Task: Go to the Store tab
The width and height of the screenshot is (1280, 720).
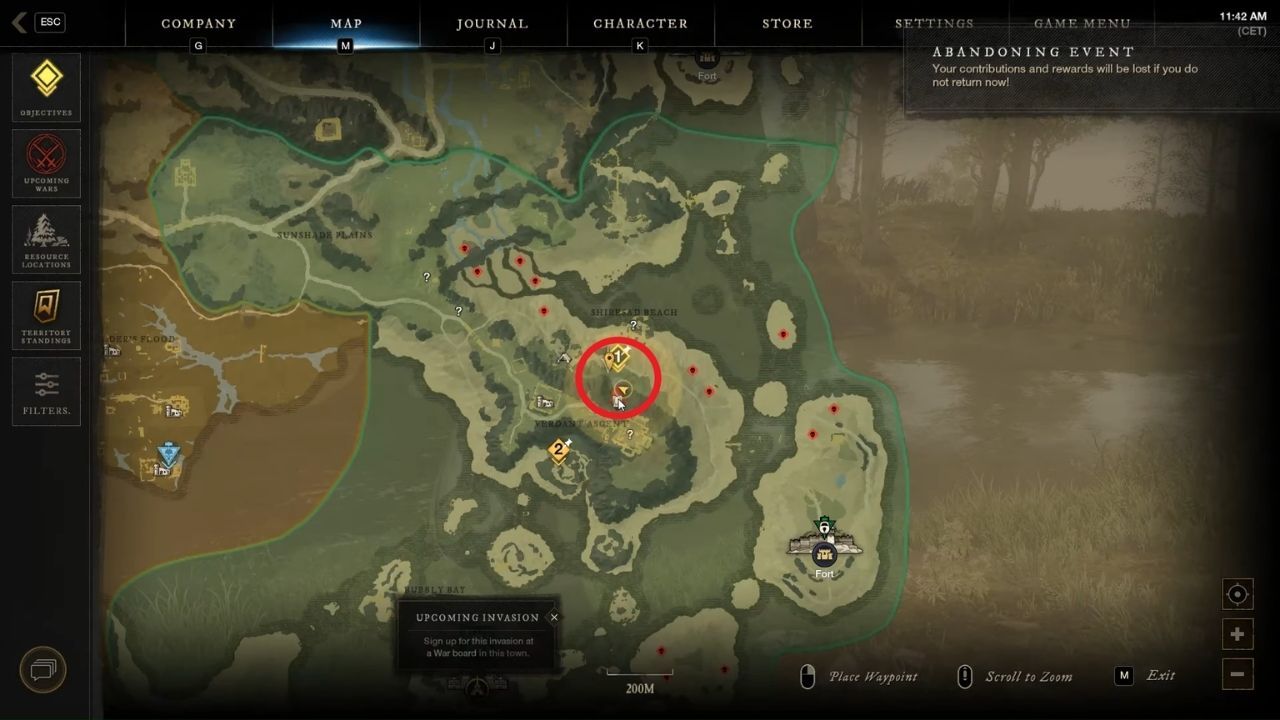Action: pyautogui.click(x=787, y=23)
